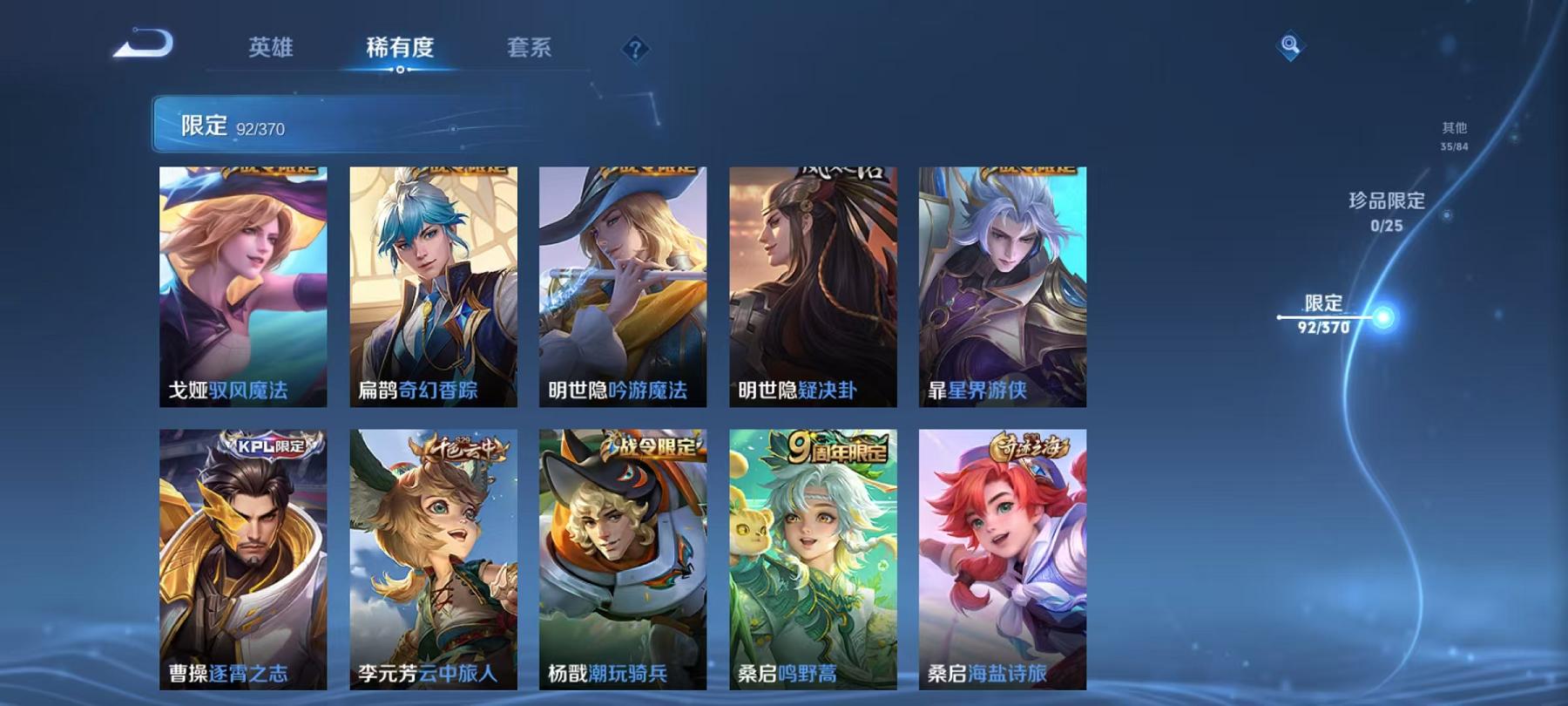Switch to the 套系 tab

coord(530,50)
